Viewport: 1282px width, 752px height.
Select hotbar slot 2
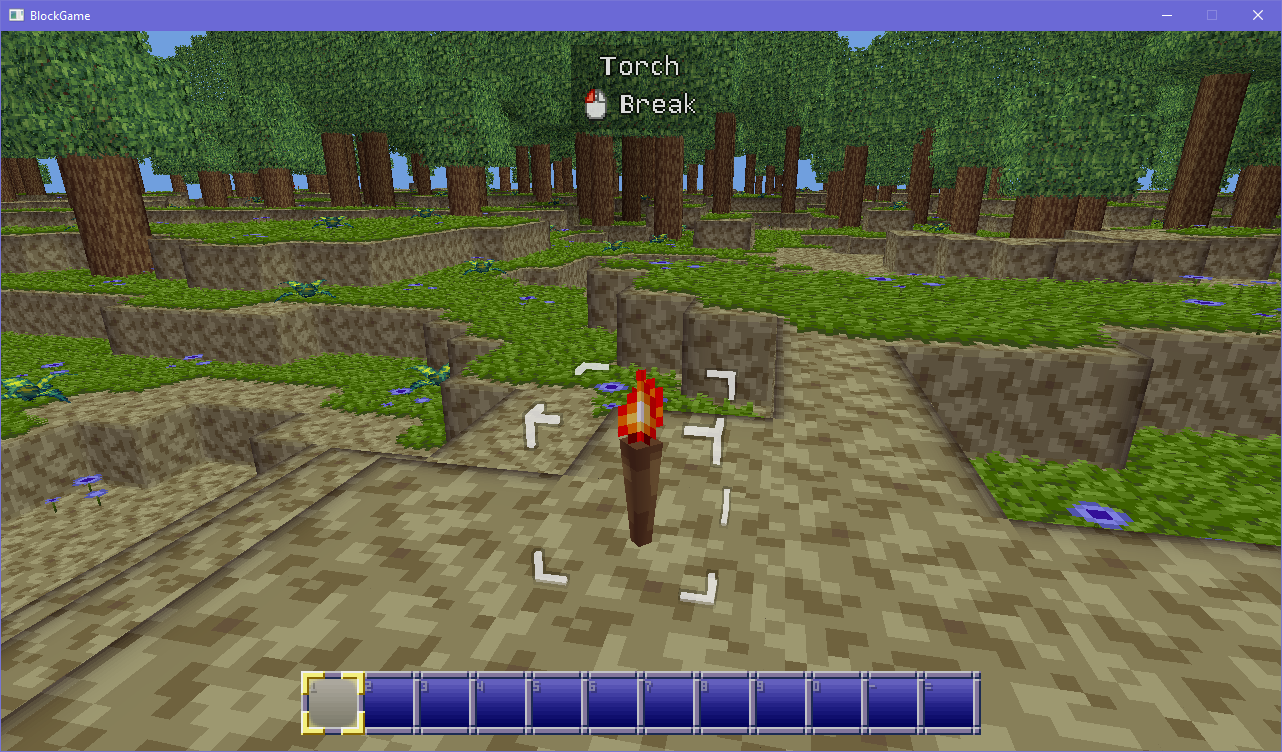pyautogui.click(x=390, y=700)
